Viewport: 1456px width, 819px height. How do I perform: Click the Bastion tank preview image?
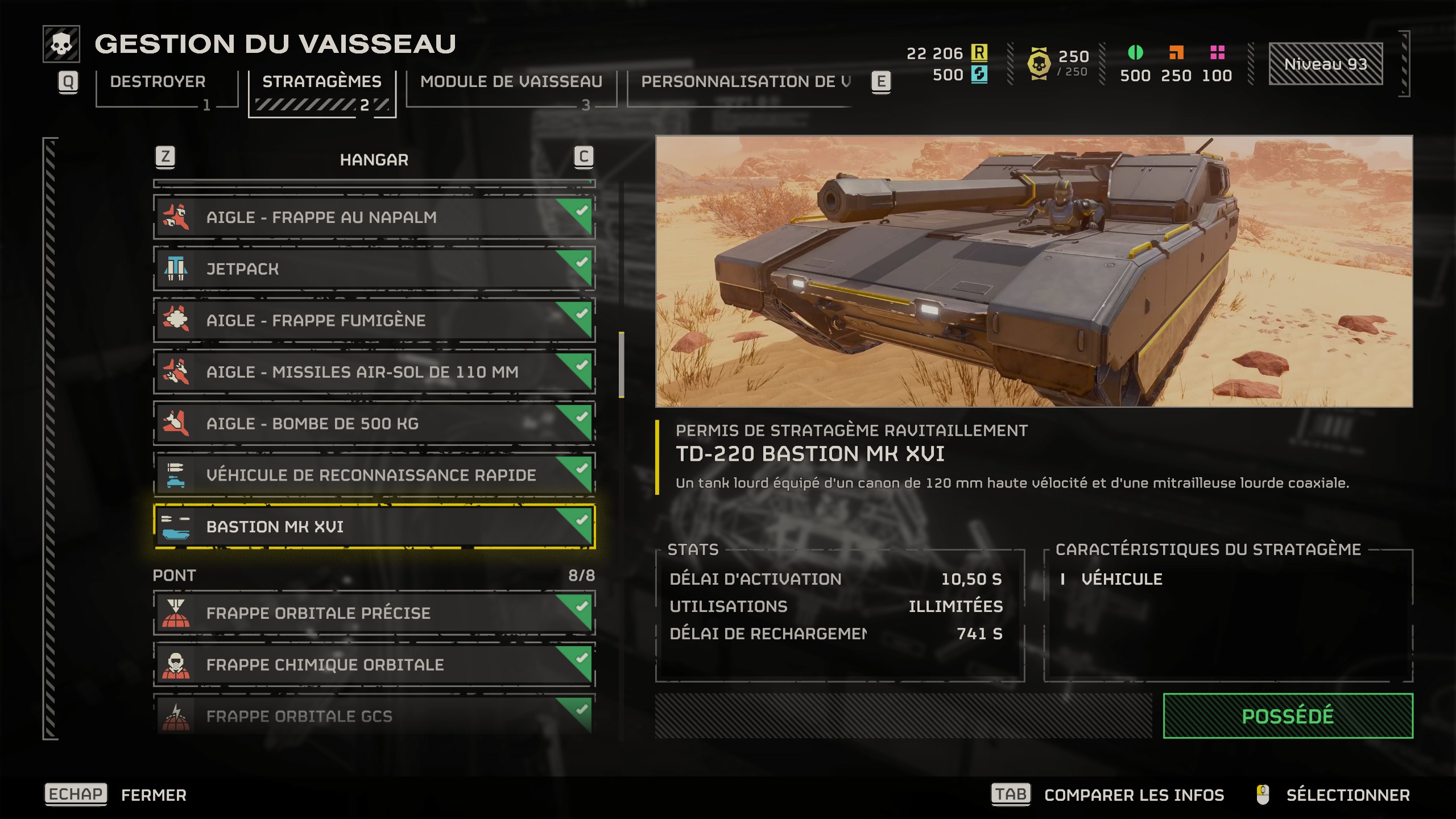tap(1033, 271)
